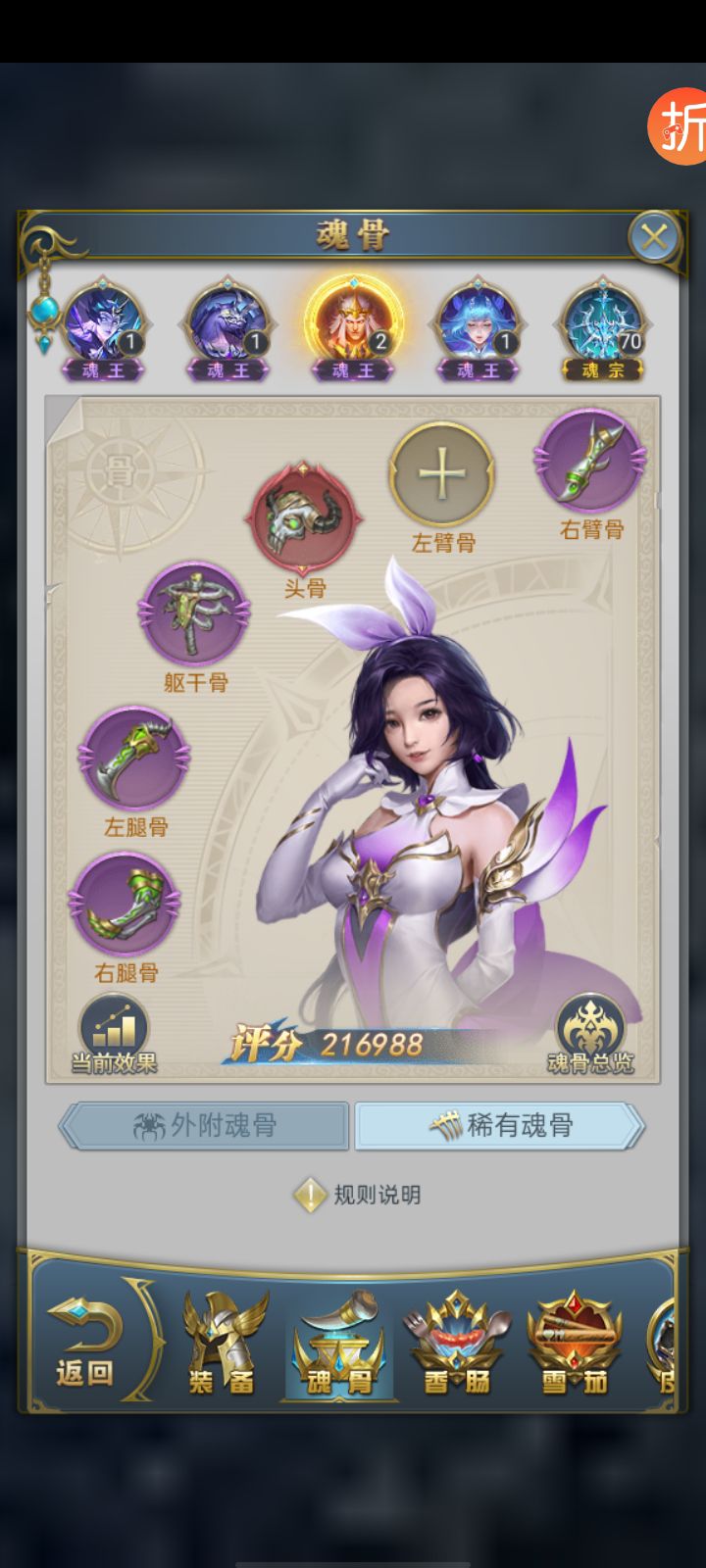Select the 魂骨 bottom tab
Image resolution: width=706 pixels, height=1568 pixels.
[x=338, y=1343]
